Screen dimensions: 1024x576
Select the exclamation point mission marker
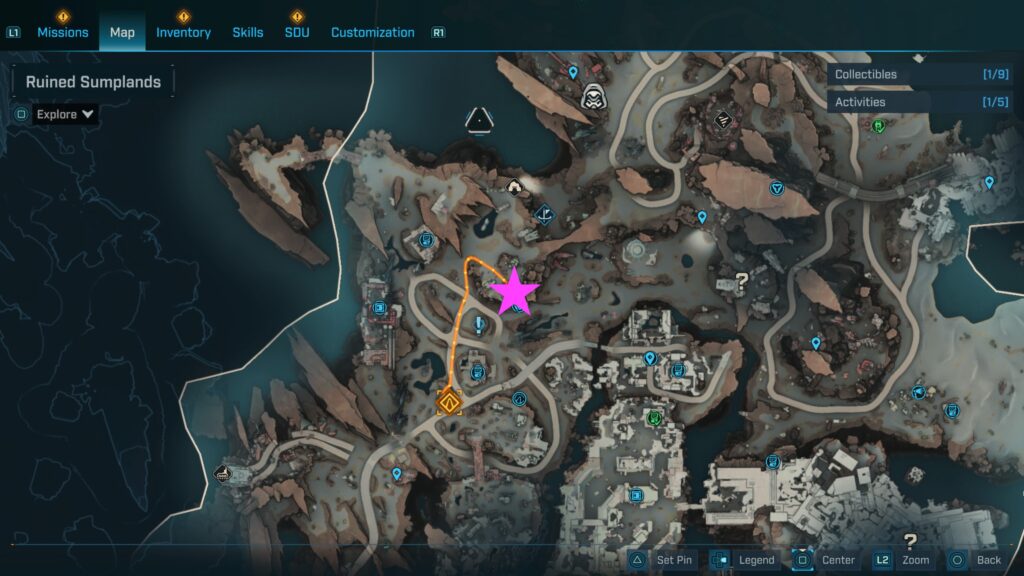point(480,324)
